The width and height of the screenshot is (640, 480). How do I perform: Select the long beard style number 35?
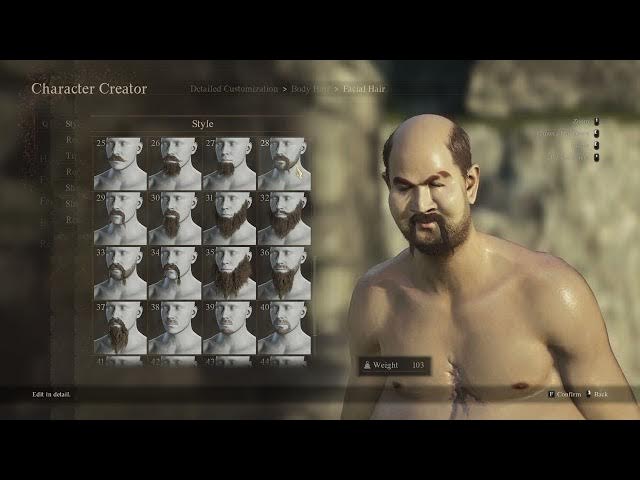[228, 272]
